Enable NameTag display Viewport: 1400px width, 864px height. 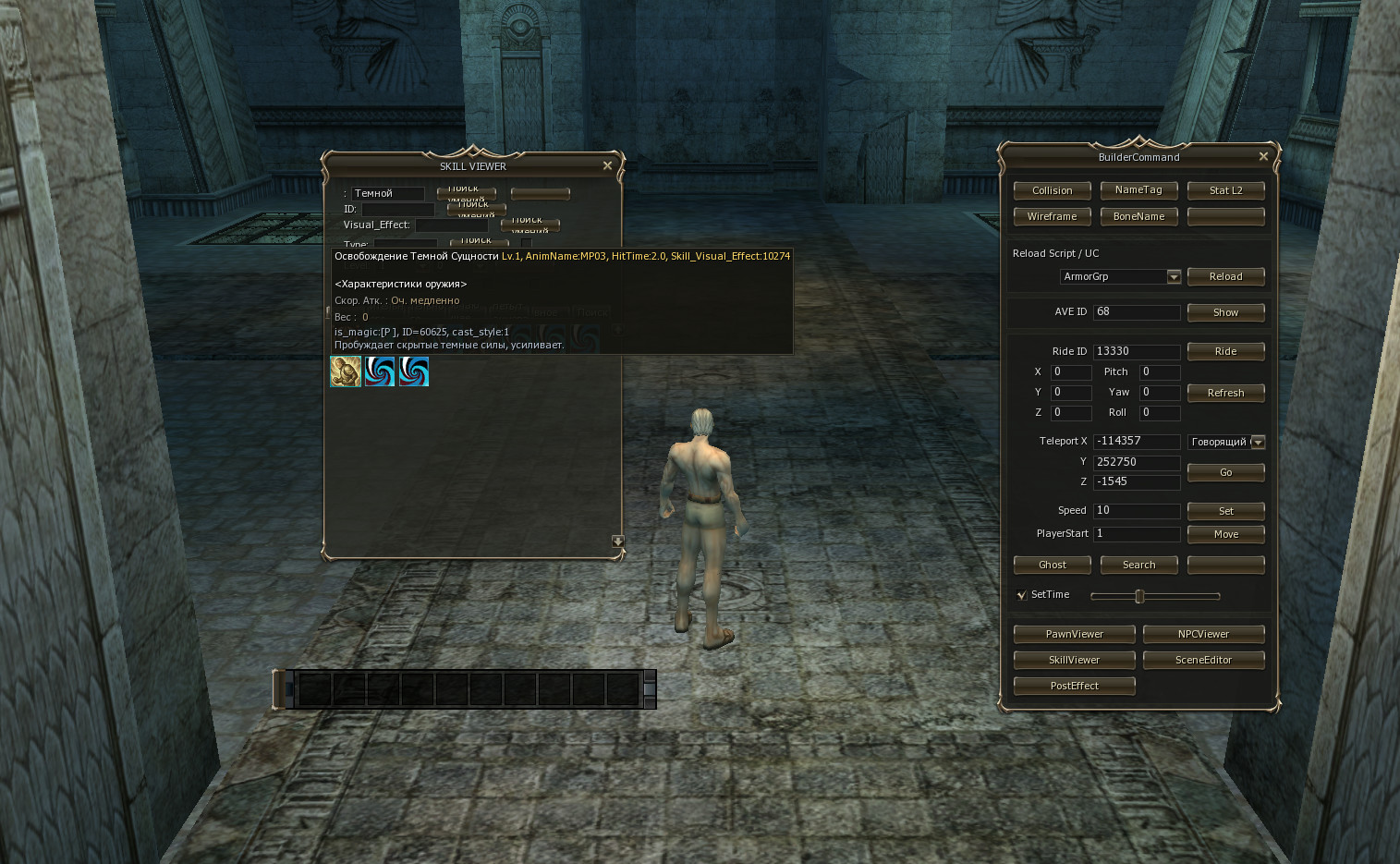1138,189
